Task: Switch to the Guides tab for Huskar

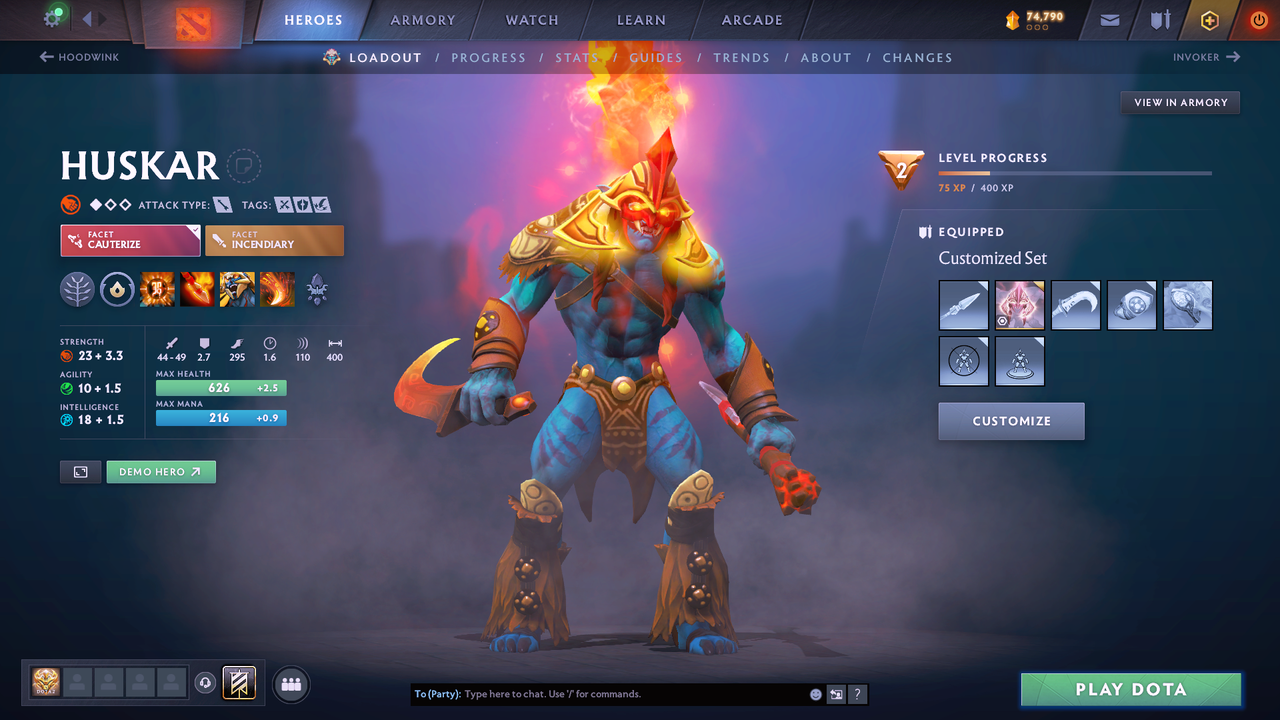Action: (655, 57)
